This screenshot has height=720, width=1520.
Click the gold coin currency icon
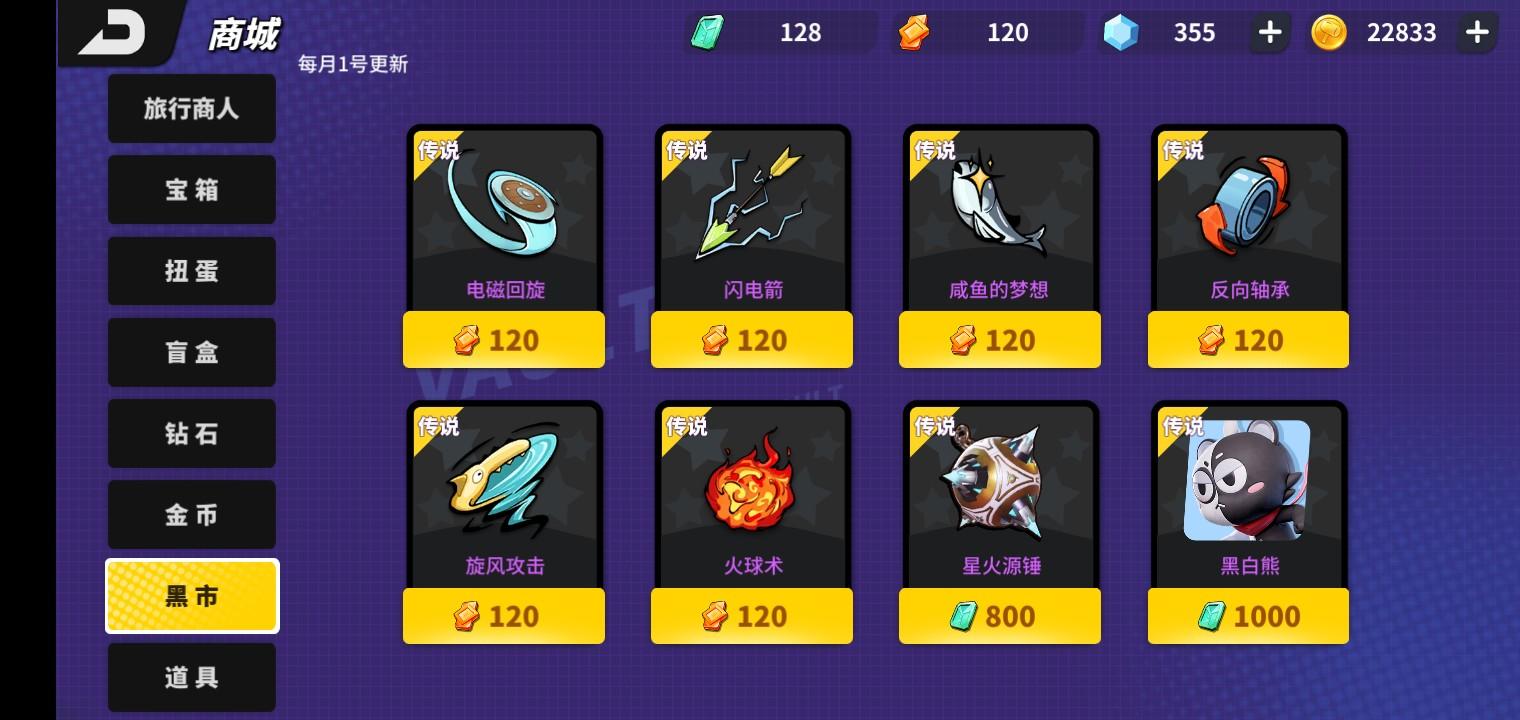(x=1330, y=32)
